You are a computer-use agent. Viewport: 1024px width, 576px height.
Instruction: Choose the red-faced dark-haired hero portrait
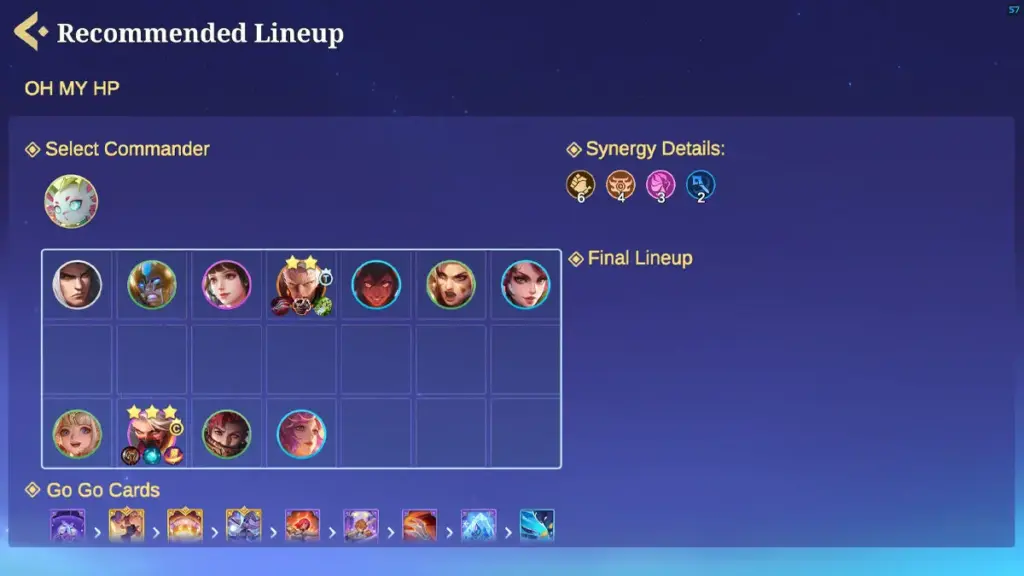pyautogui.click(x=376, y=285)
